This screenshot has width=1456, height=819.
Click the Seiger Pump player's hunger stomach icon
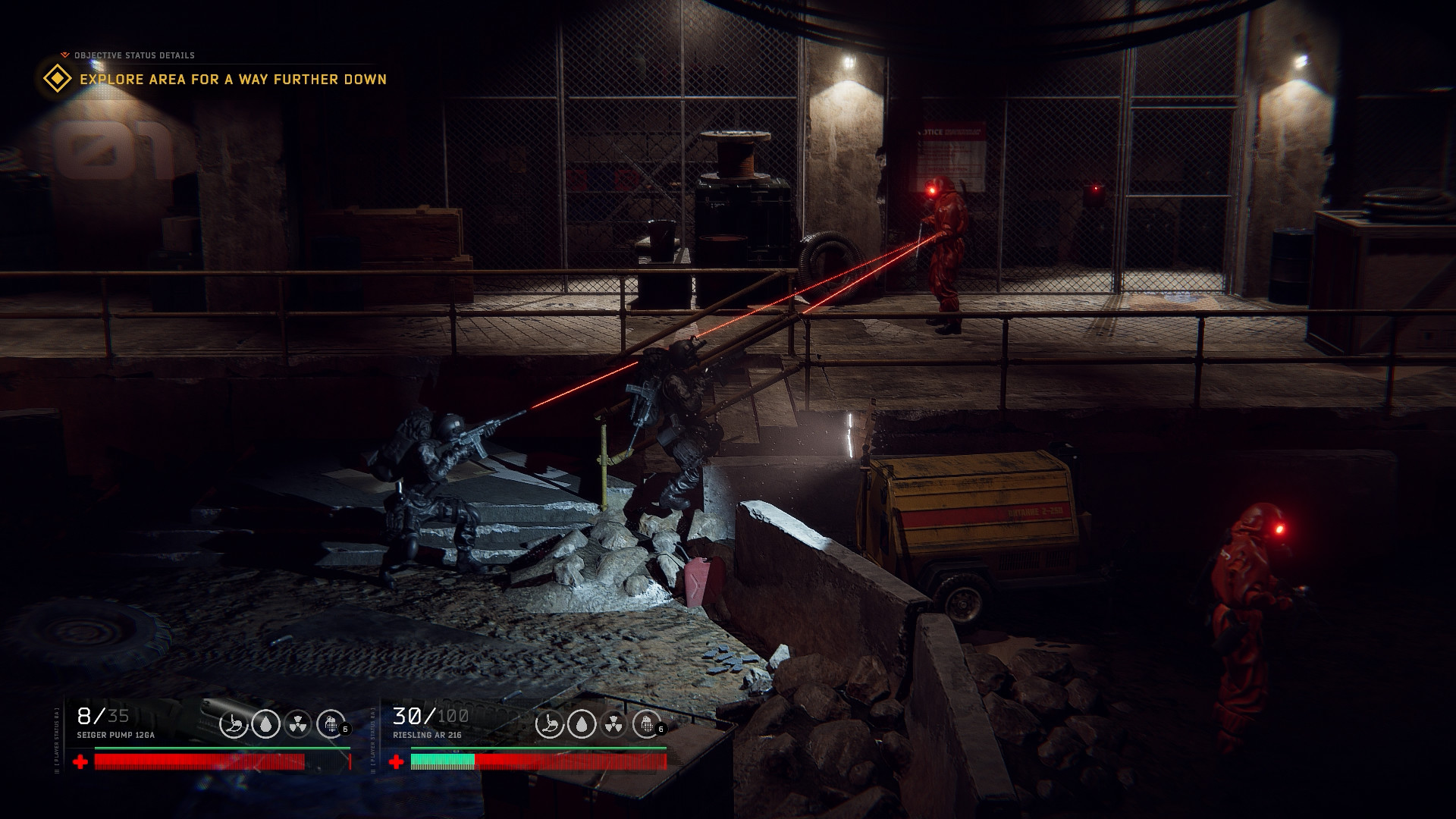pos(234,724)
